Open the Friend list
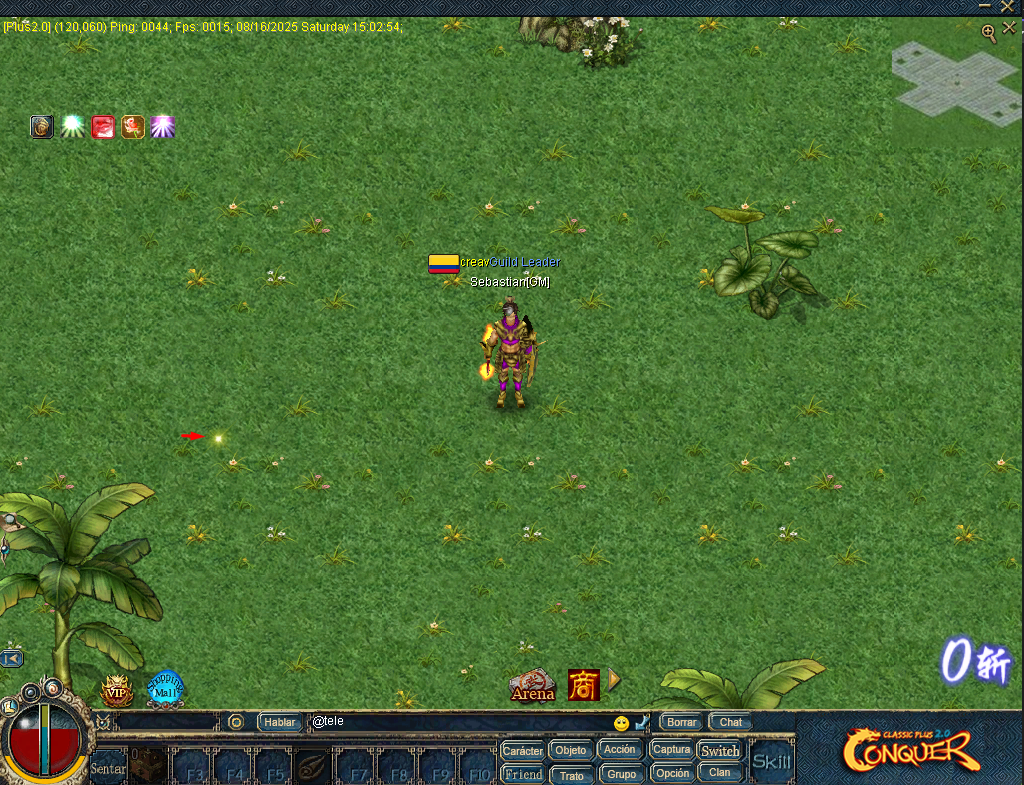1024x785 pixels. click(x=523, y=774)
